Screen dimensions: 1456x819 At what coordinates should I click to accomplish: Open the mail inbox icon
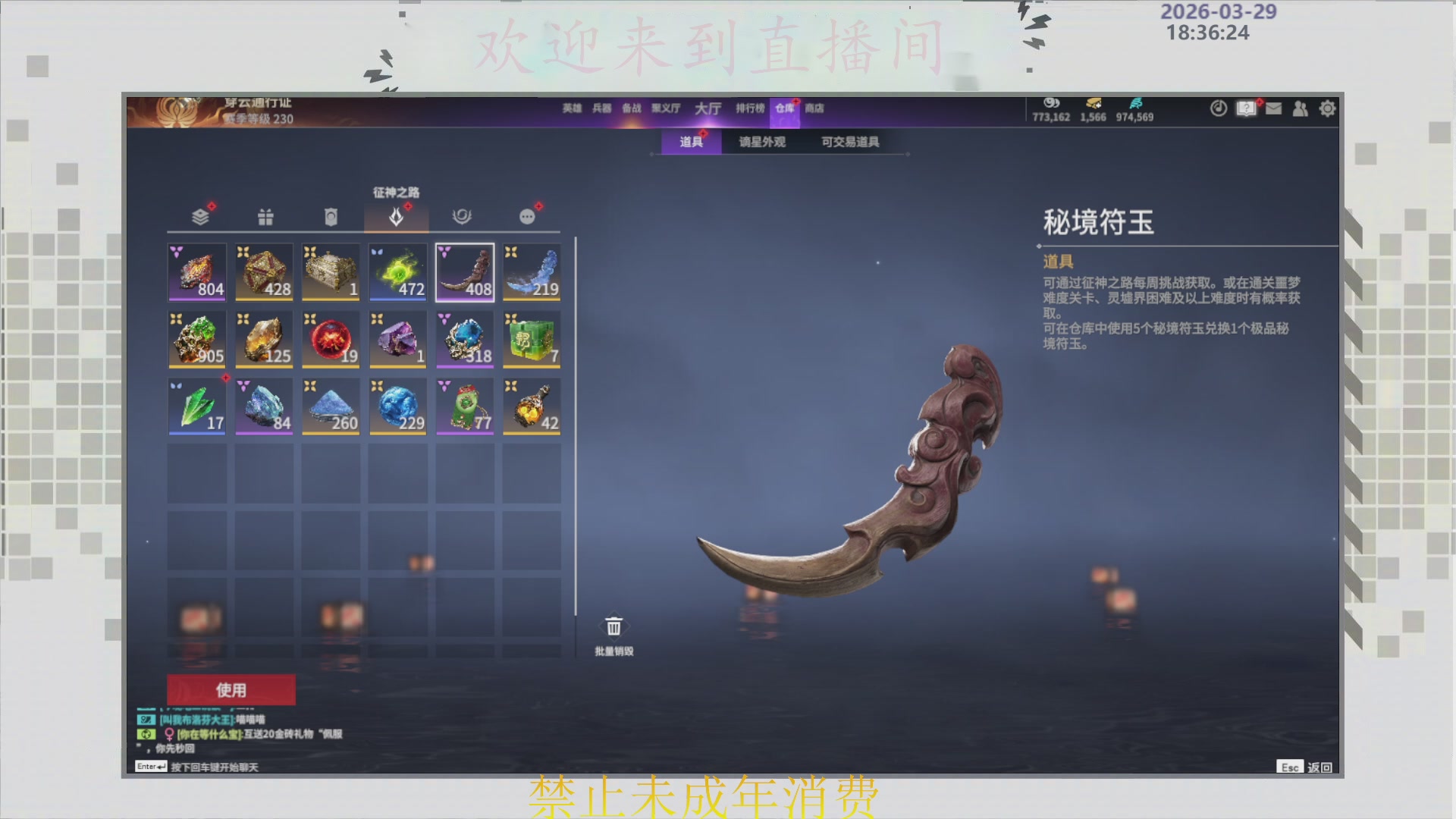[x=1272, y=108]
